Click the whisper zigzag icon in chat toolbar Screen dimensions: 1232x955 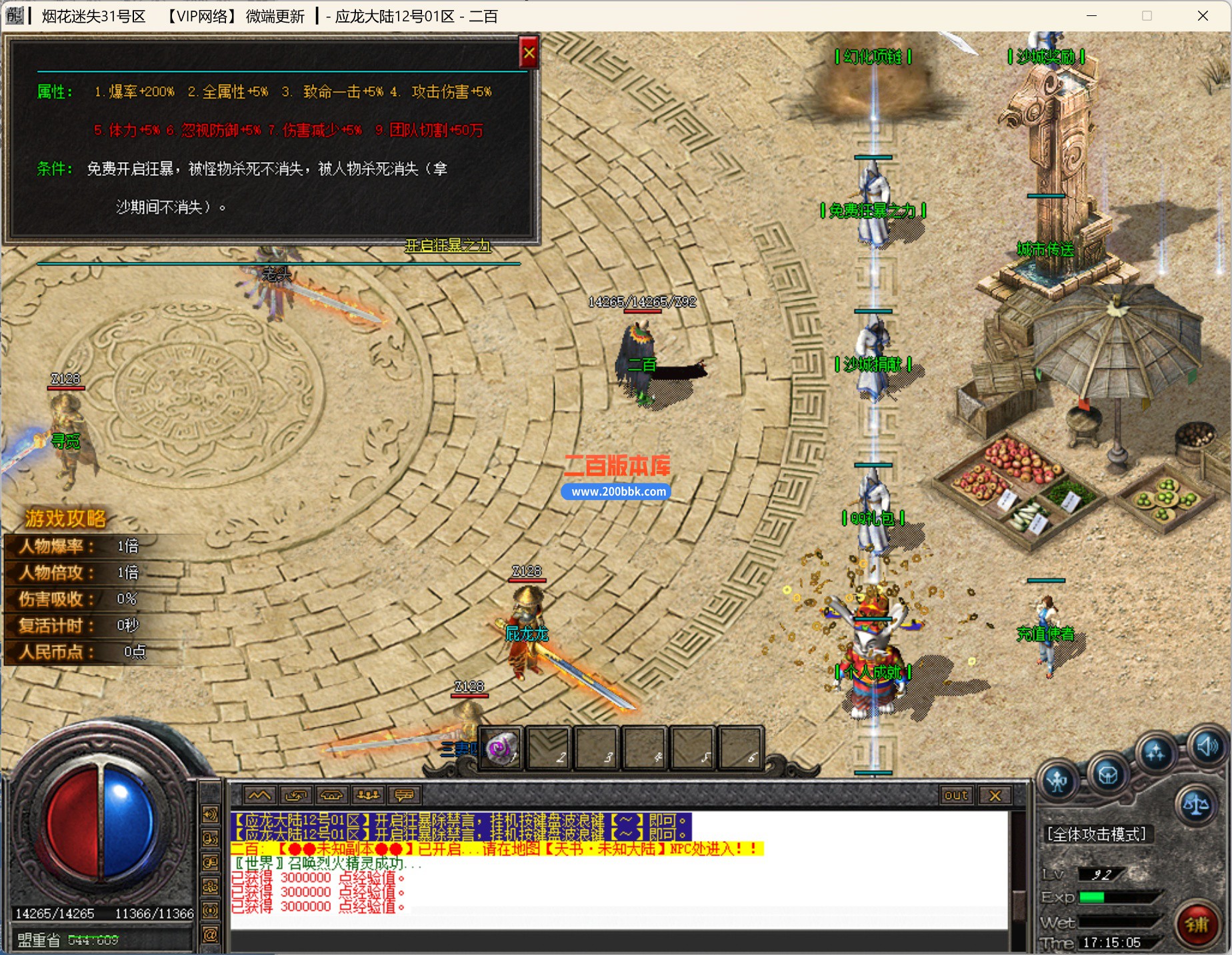[259, 795]
